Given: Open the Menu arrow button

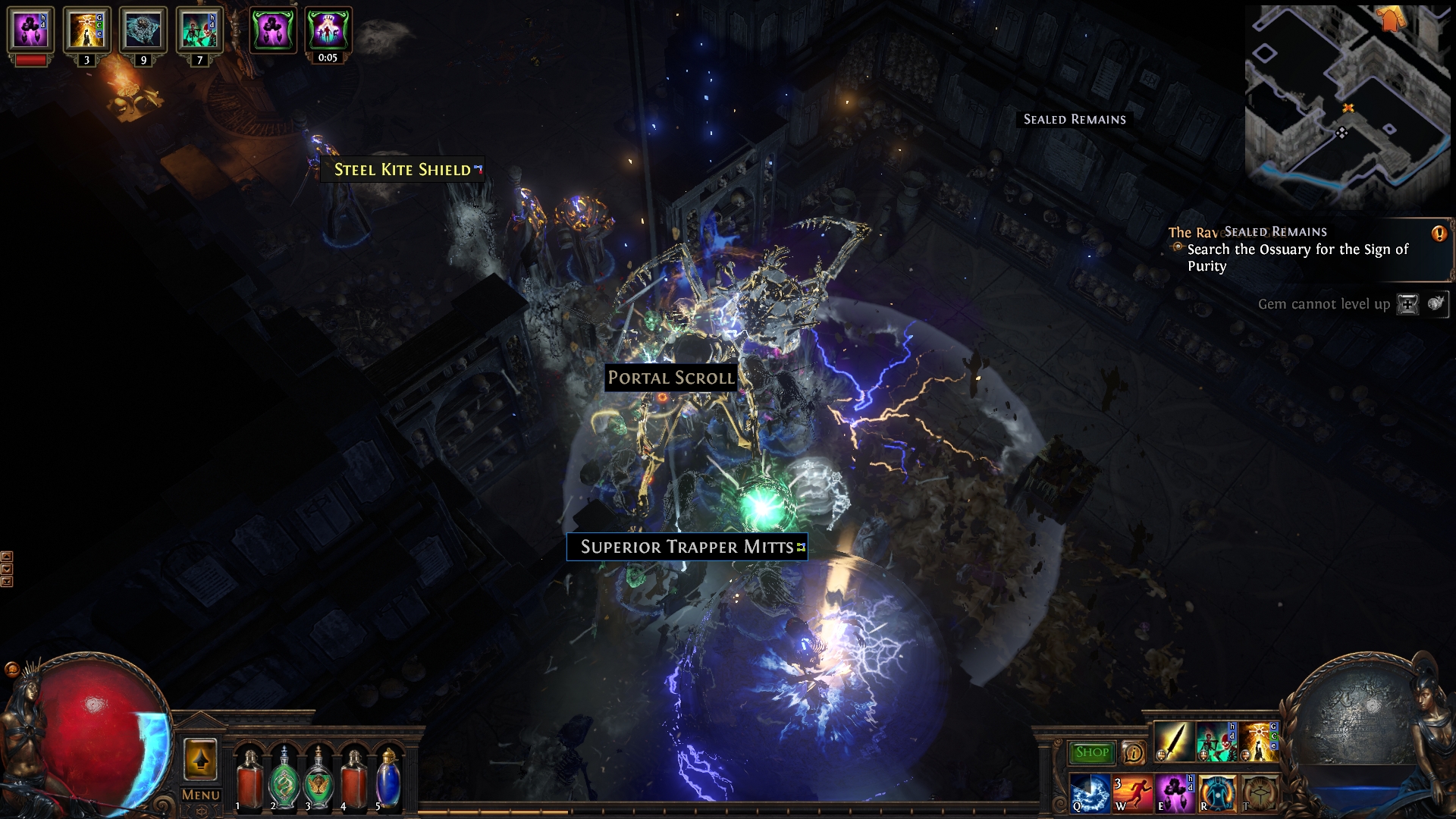Looking at the screenshot, I should coord(200,760).
